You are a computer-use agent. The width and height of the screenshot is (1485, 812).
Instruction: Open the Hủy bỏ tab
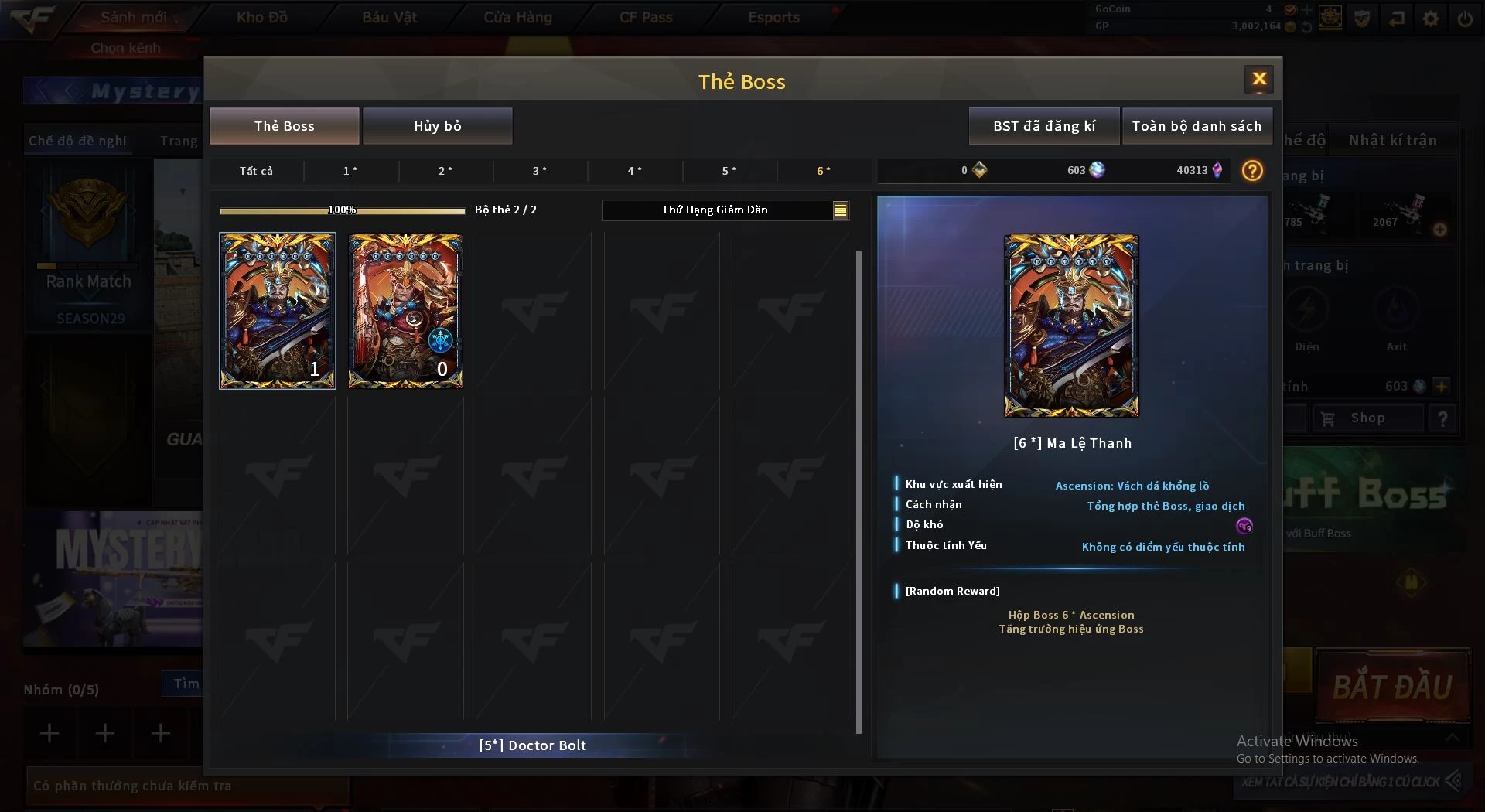pyautogui.click(x=437, y=126)
